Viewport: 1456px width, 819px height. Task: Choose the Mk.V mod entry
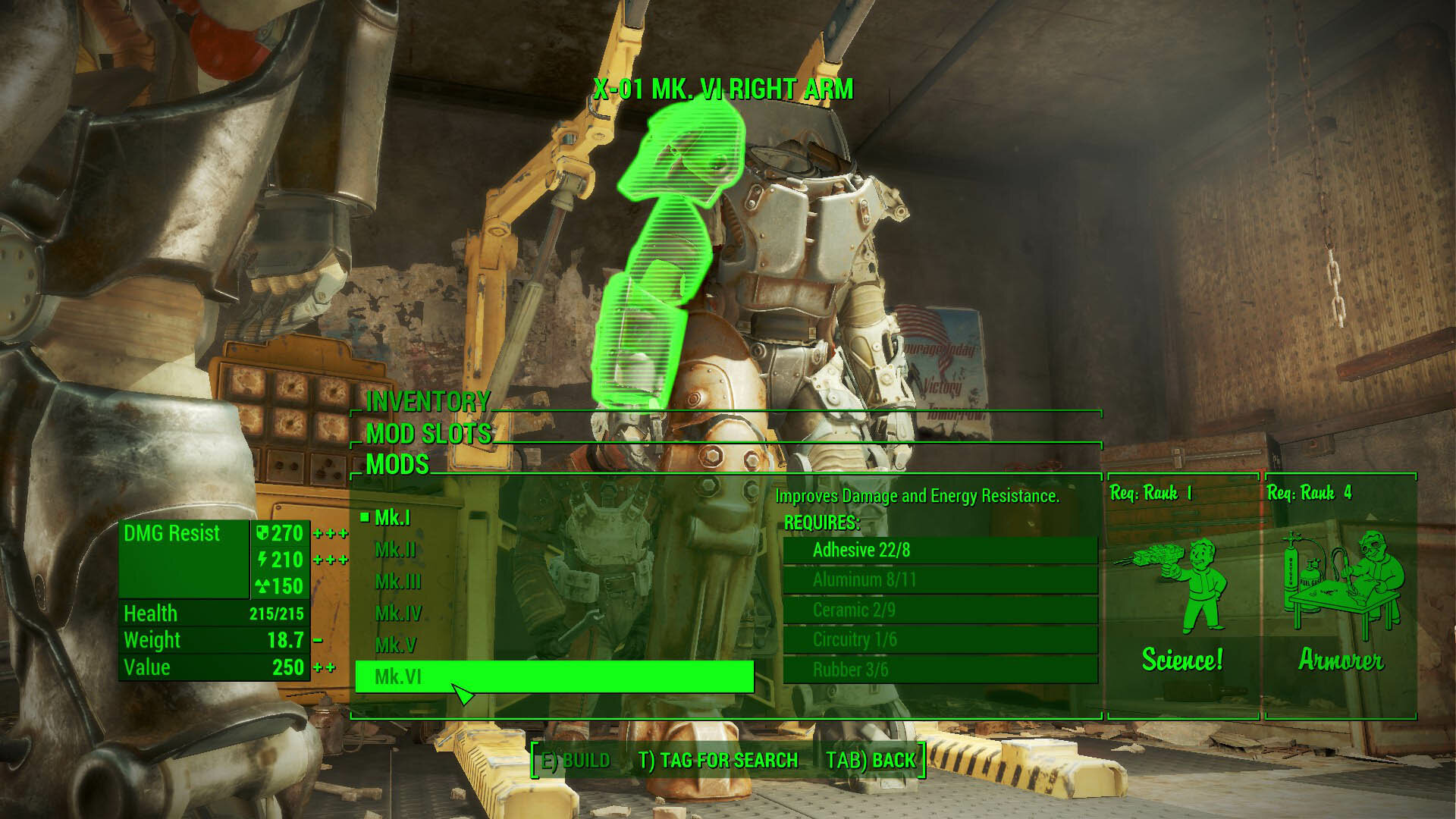(x=396, y=645)
